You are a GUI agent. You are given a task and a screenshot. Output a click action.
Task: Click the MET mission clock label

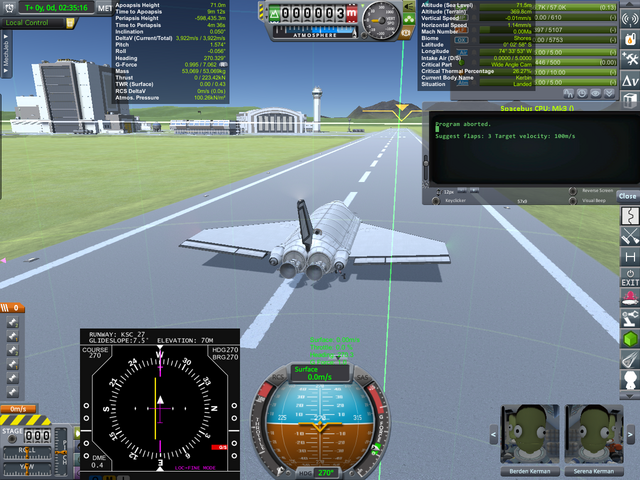click(x=106, y=8)
